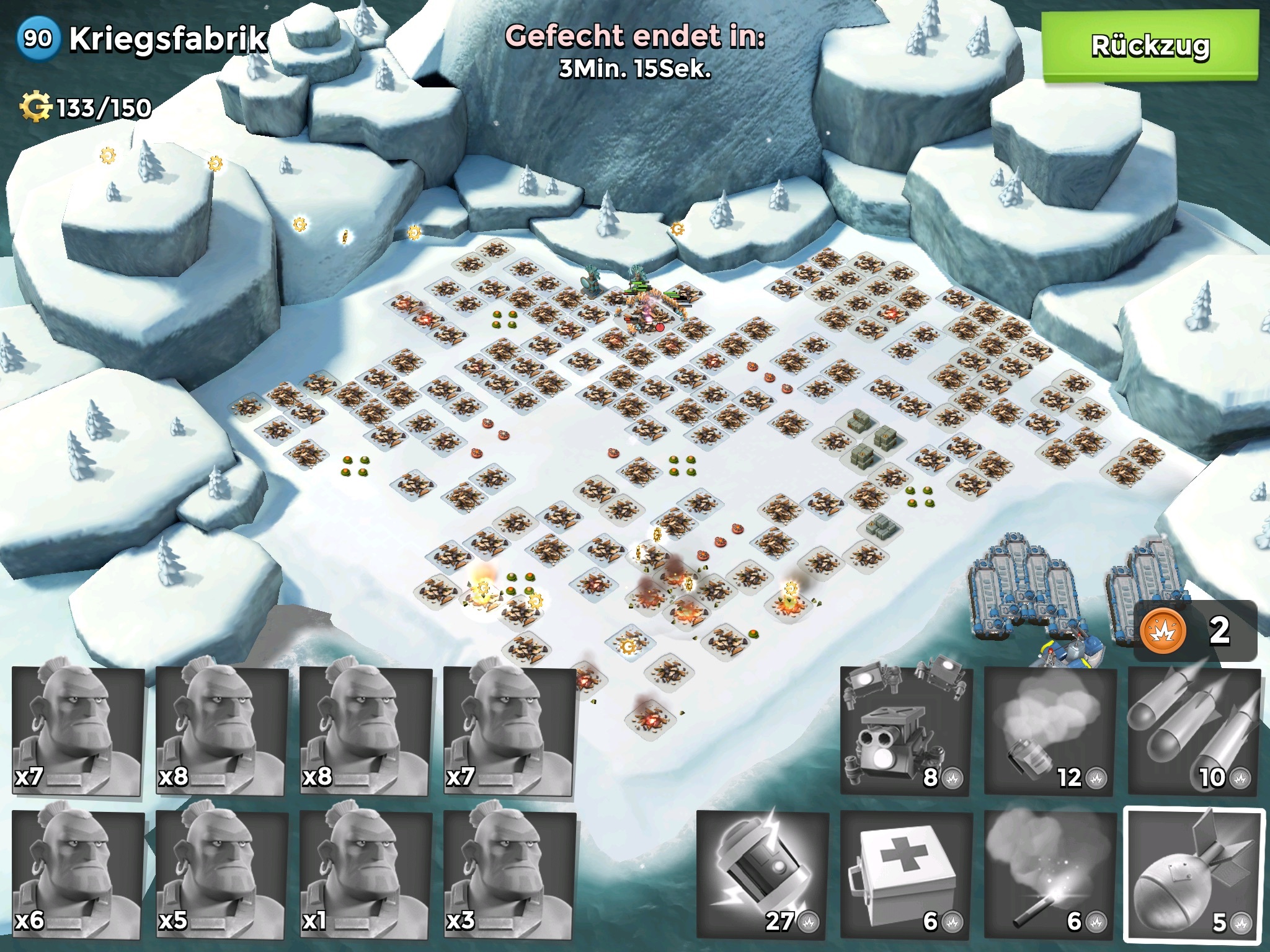Select the Artillery shell ability
This screenshot has height=952, width=1270.
coord(1194,874)
